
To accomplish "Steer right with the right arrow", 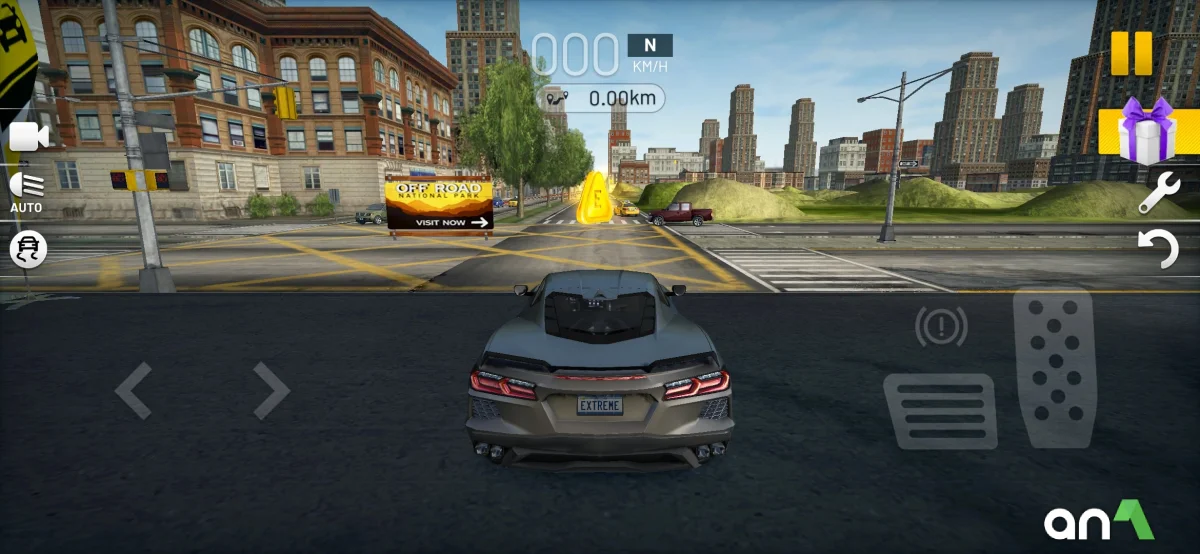I will (270, 390).
